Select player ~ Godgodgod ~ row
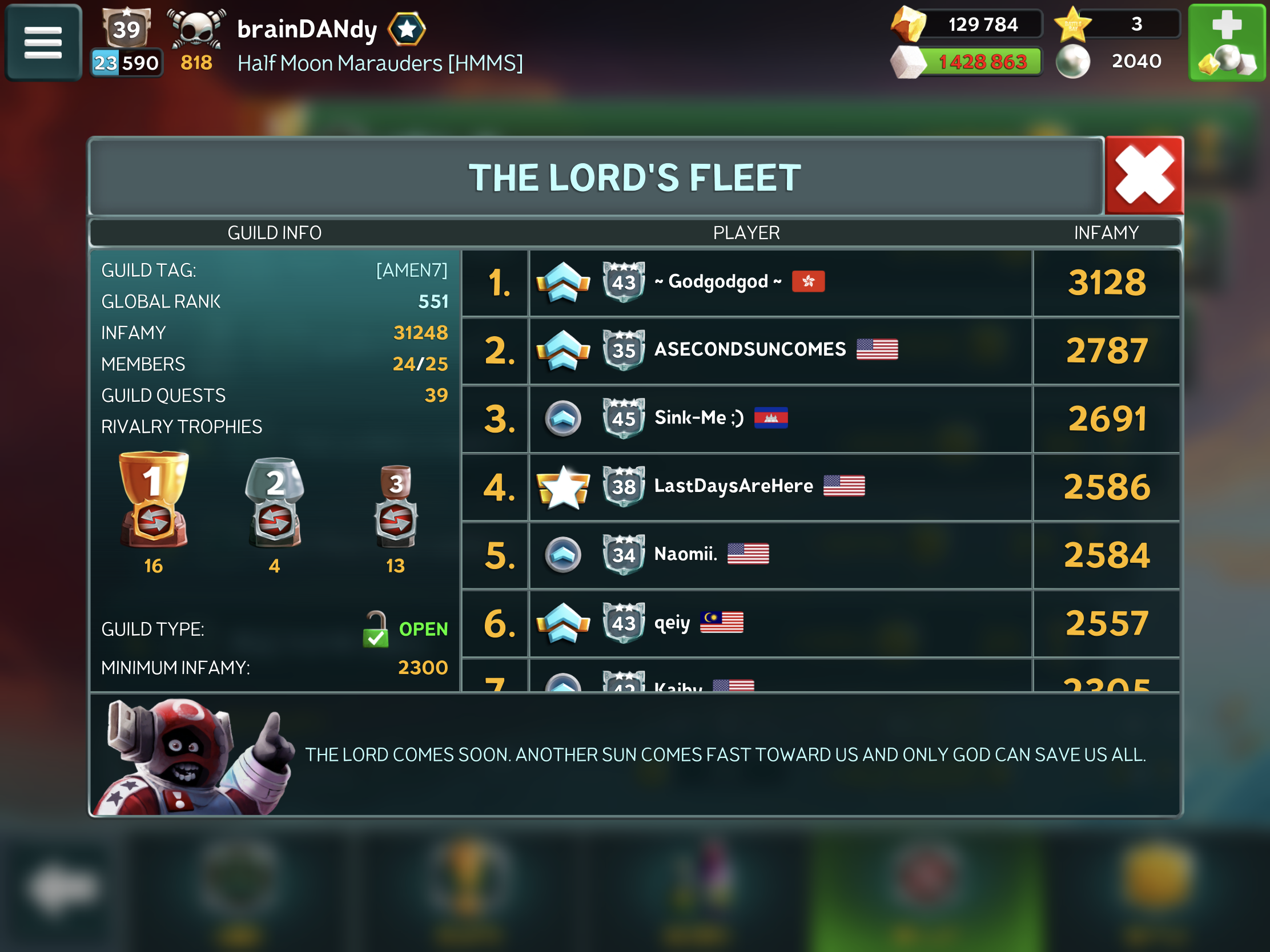This screenshot has width=1270, height=952. click(779, 283)
